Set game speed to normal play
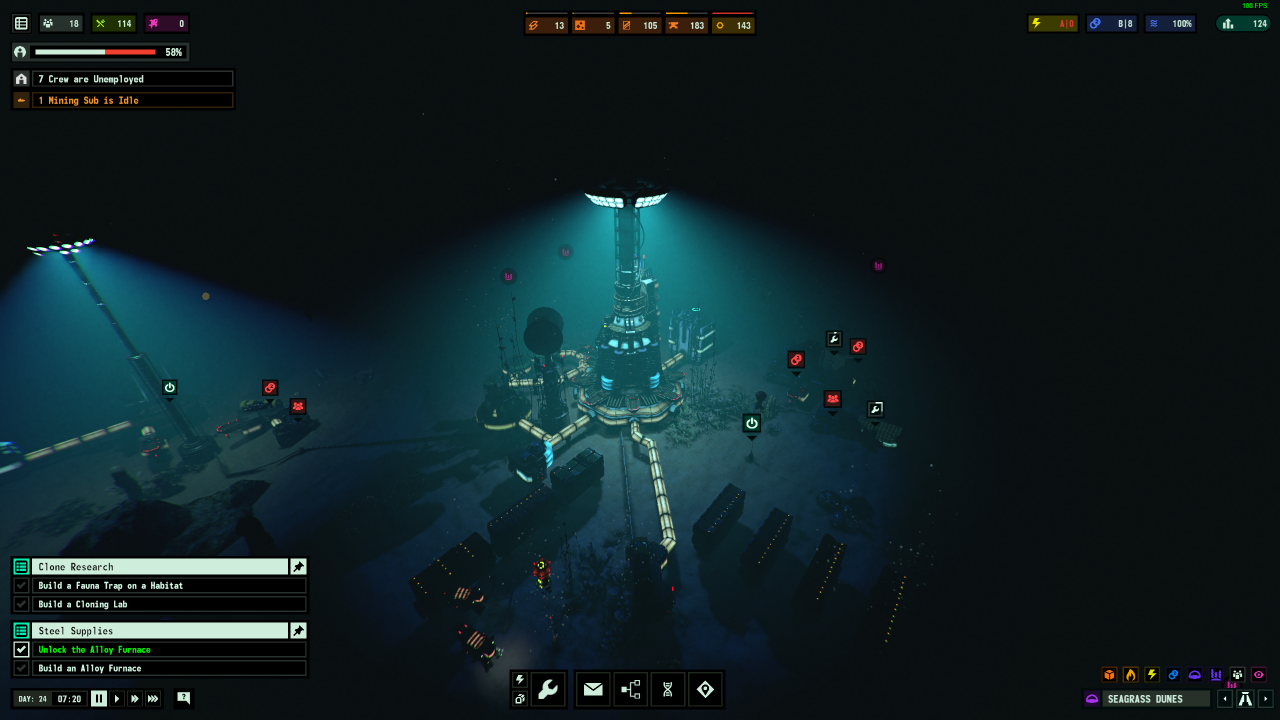Viewport: 1280px width, 720px height. point(117,699)
